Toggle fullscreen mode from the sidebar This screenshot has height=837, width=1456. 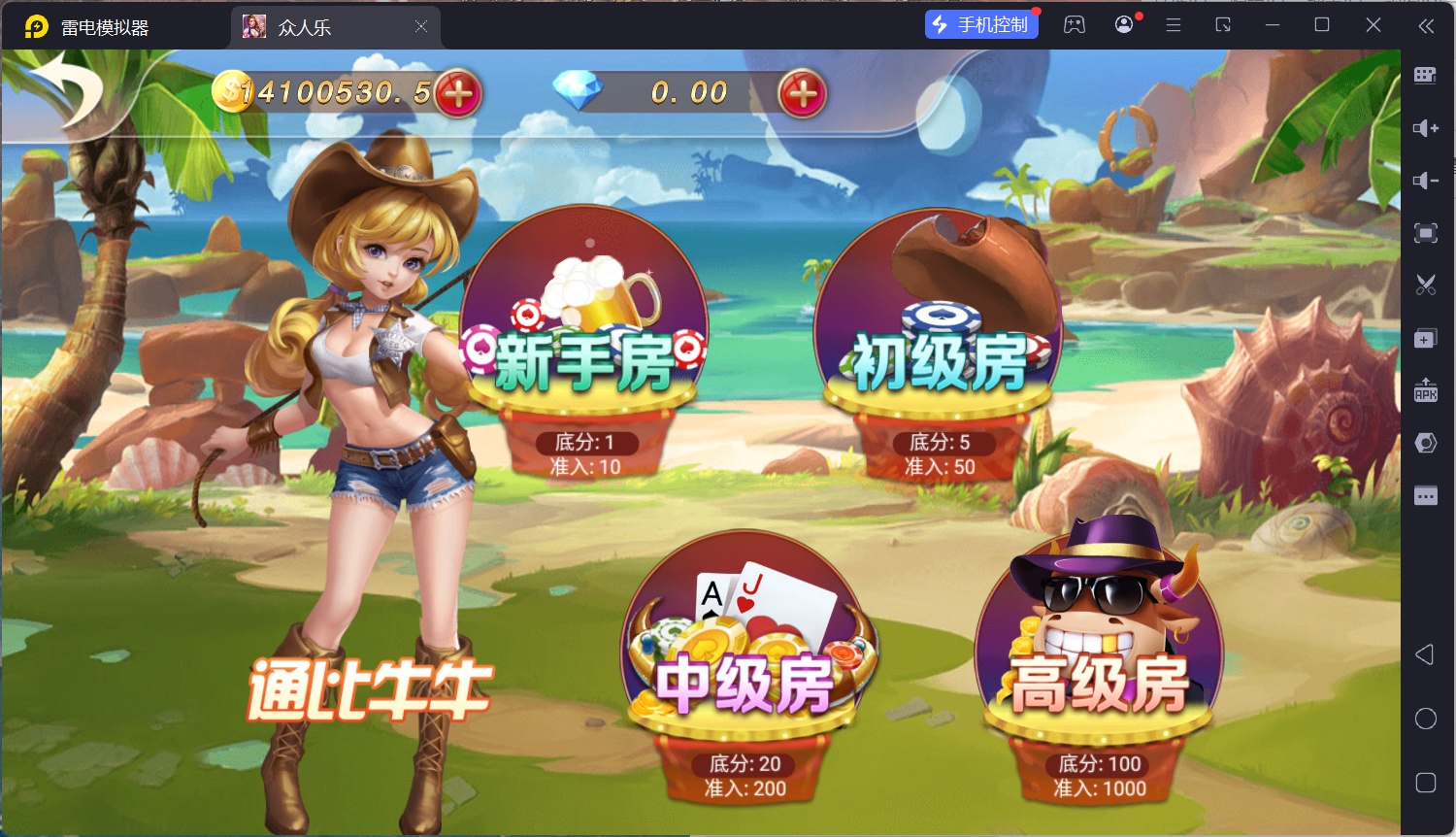(1425, 233)
